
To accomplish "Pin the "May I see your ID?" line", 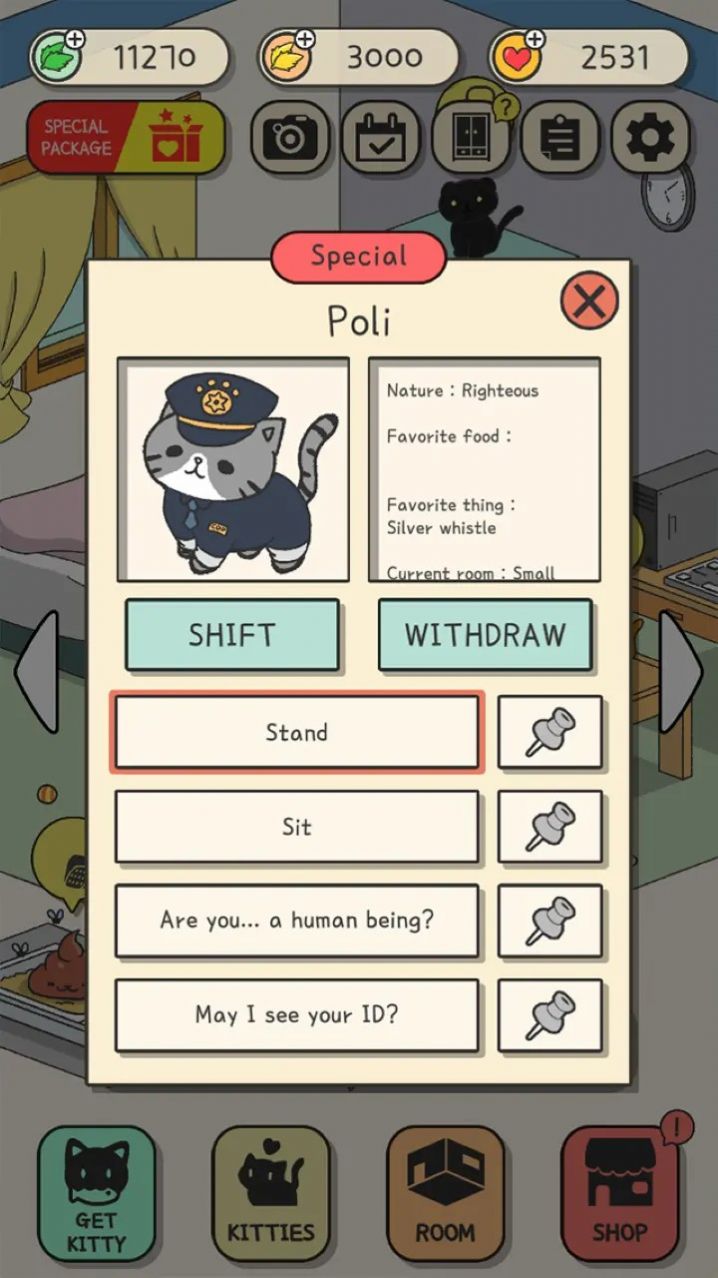I will pos(550,1015).
